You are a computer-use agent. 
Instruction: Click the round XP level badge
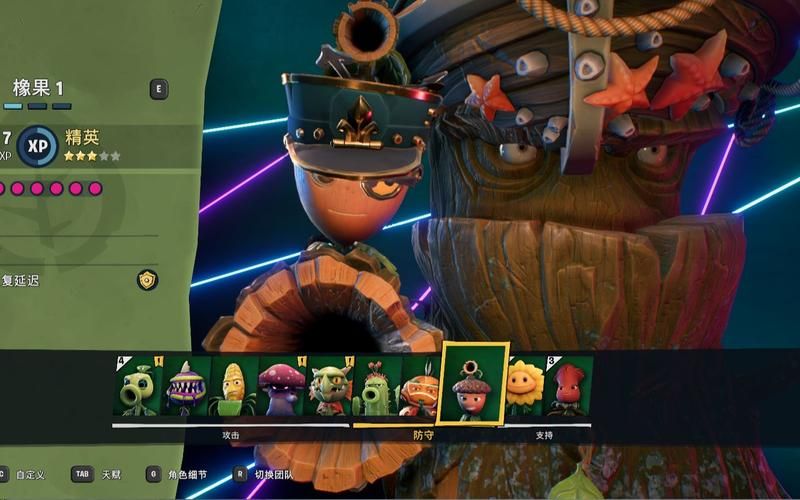[x=38, y=145]
